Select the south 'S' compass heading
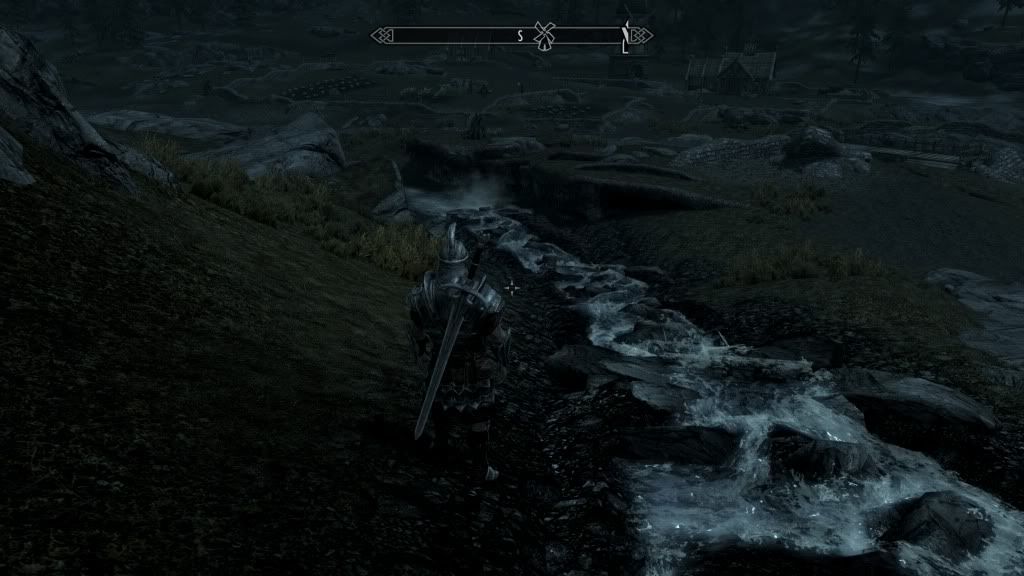The image size is (1024, 576). click(x=520, y=36)
